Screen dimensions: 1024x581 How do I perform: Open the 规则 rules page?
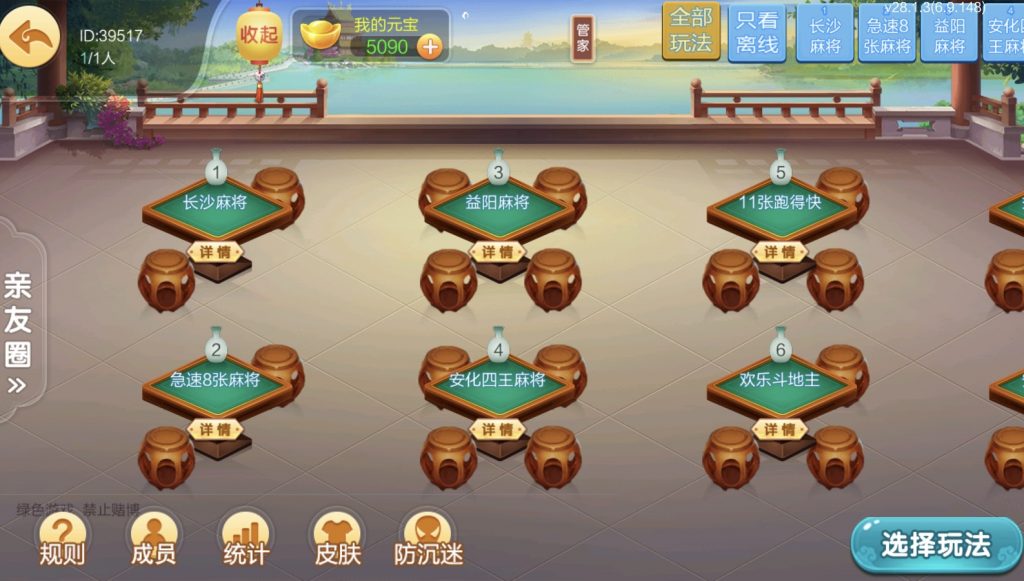point(62,540)
